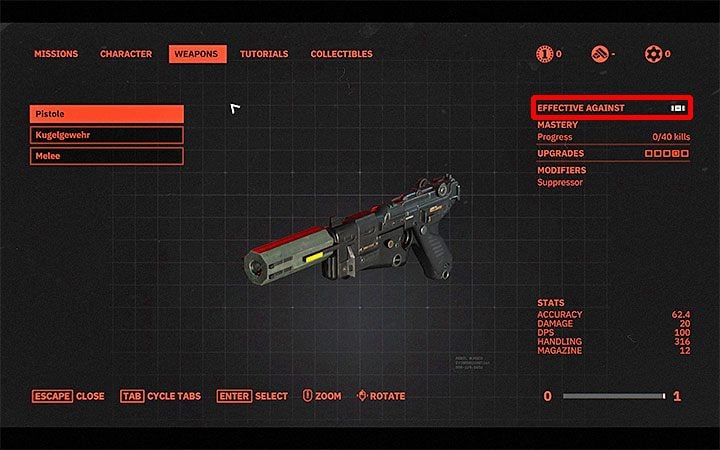
Task: Click the Upgrades row
Action: pos(612,154)
